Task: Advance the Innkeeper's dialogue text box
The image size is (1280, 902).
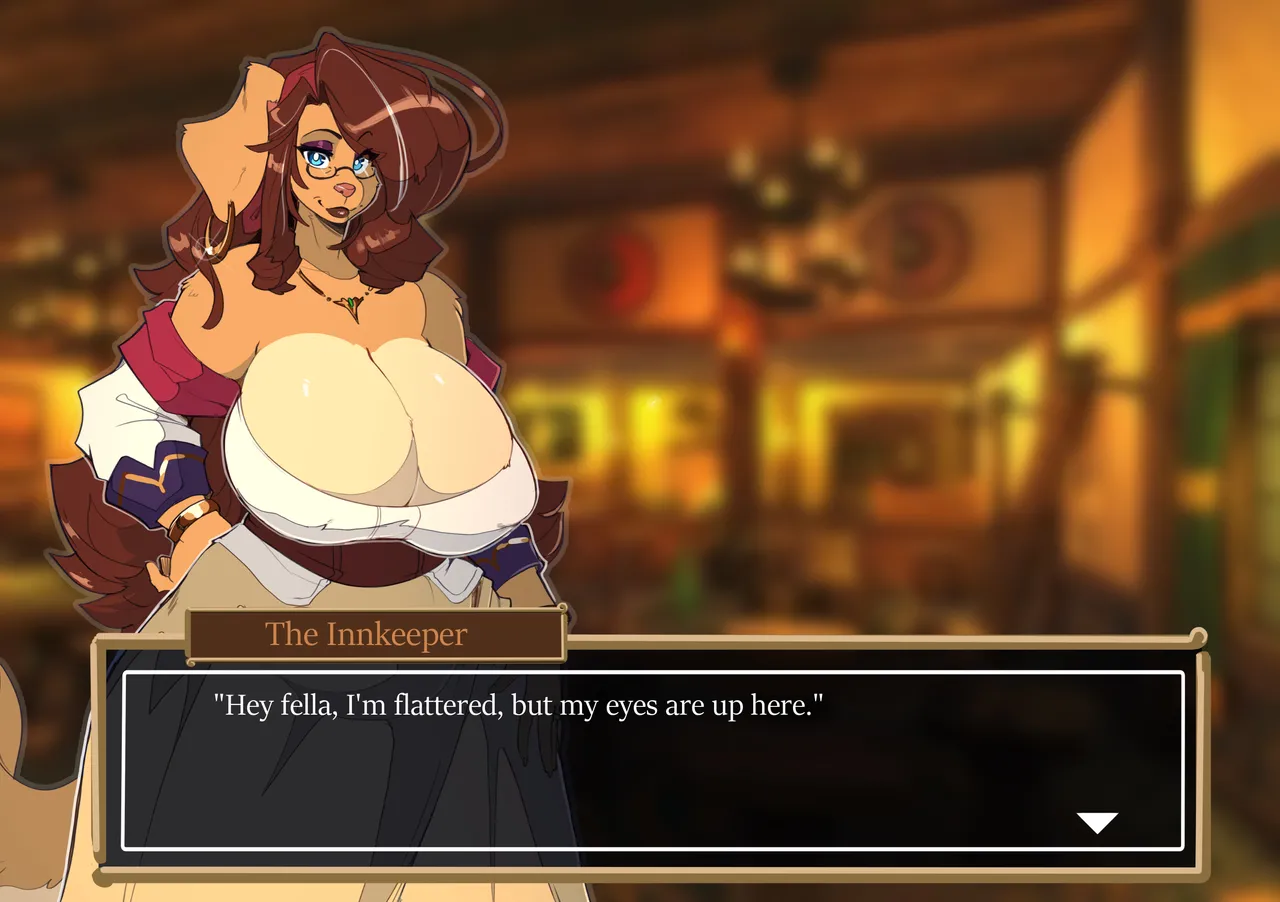Action: coord(652,760)
